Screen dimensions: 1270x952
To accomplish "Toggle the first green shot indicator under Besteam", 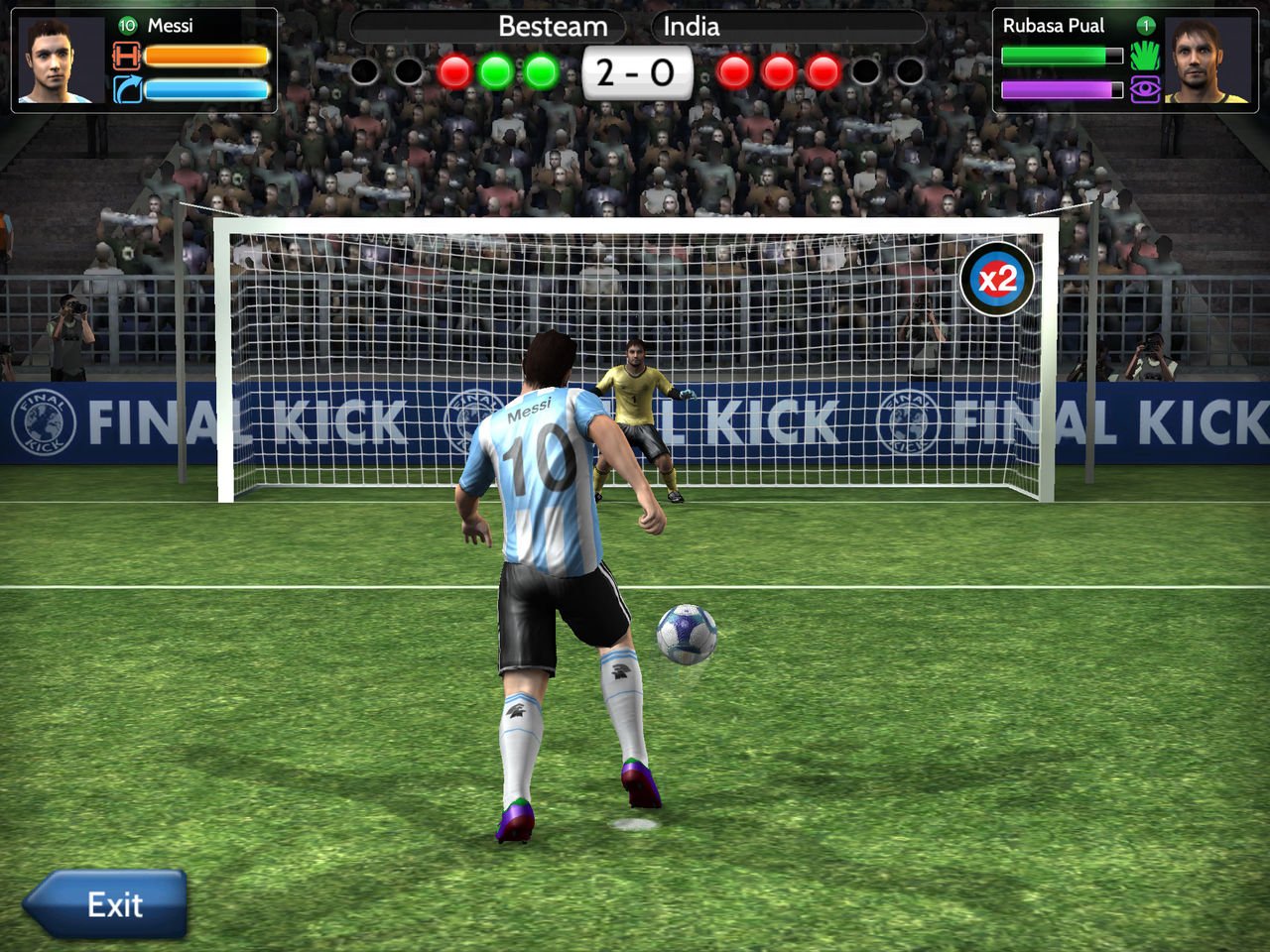I will click(495, 71).
